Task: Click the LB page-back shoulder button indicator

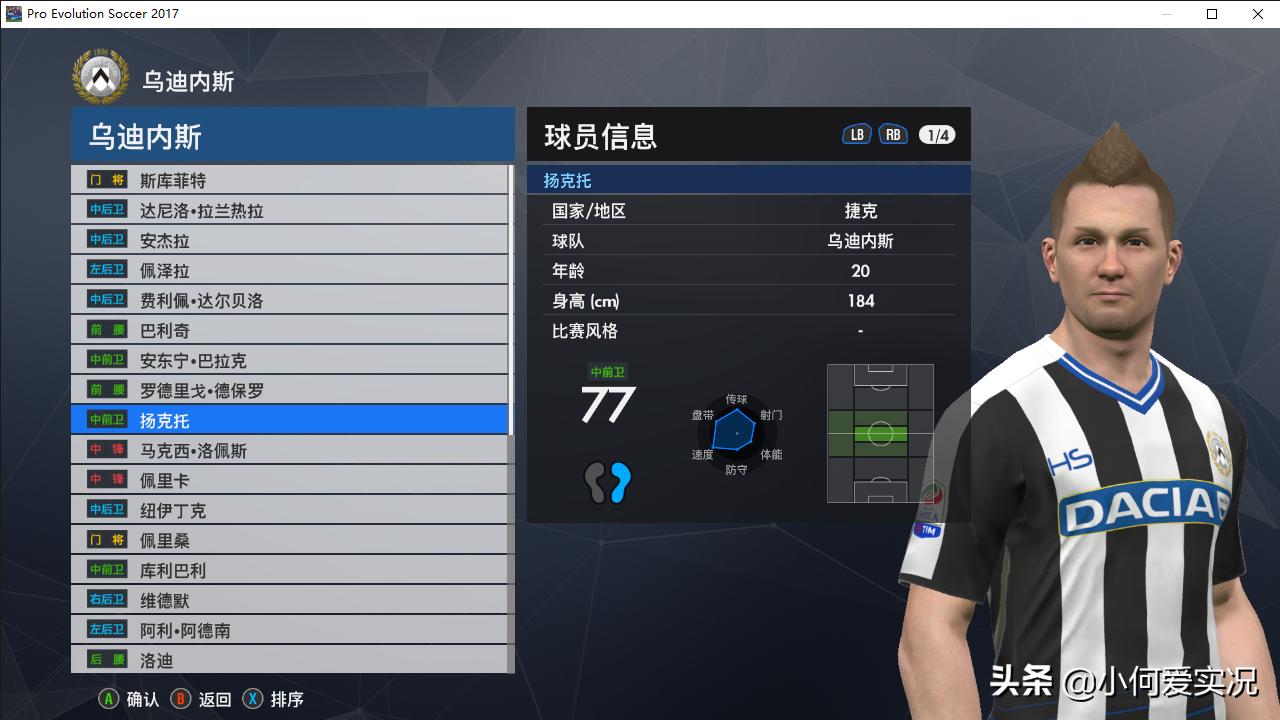Action: pyautogui.click(x=856, y=132)
